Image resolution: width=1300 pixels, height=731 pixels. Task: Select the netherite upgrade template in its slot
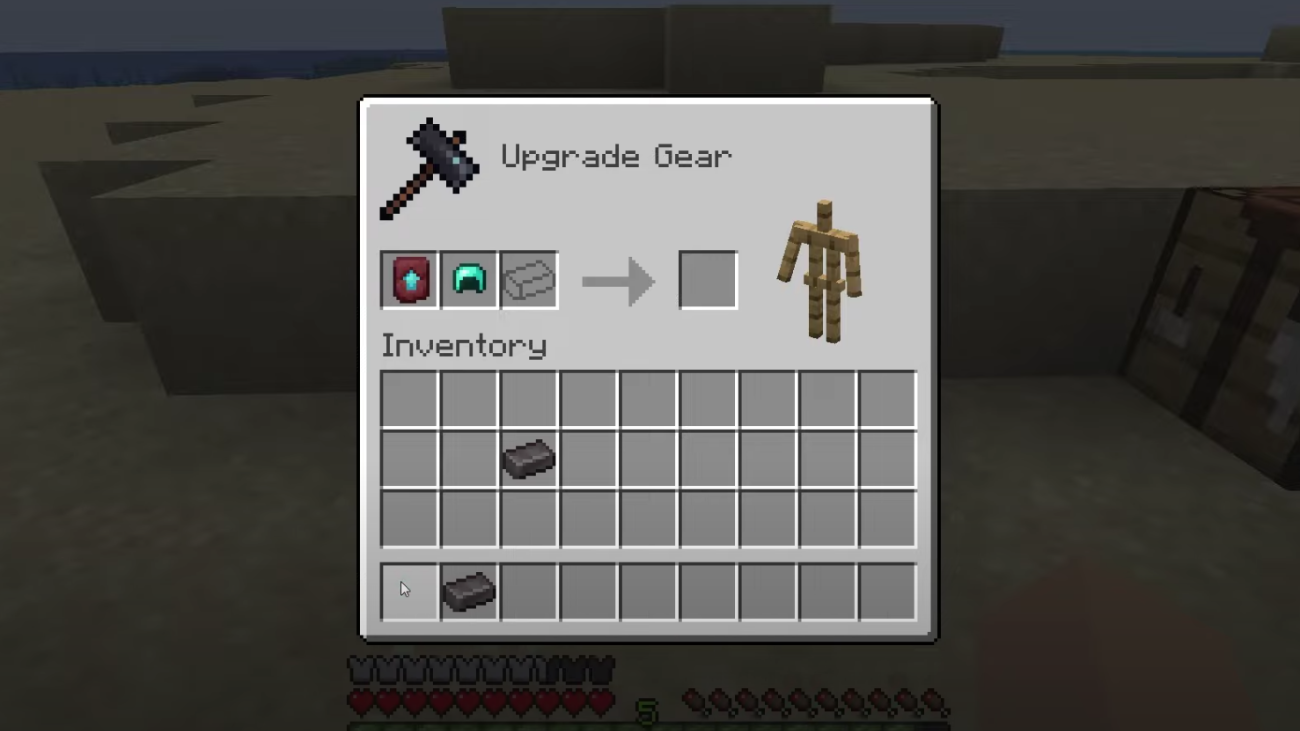point(409,279)
